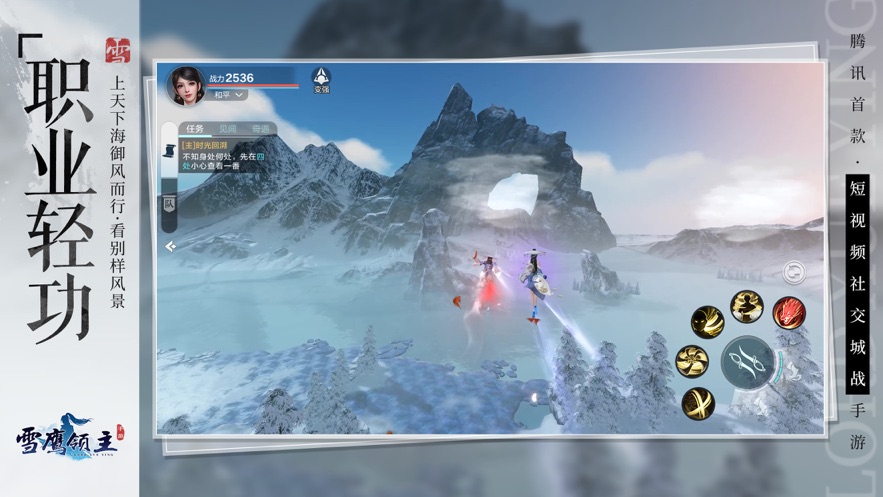The width and height of the screenshot is (883, 497).
Task: Tap the 变强 power-up icon
Action: click(321, 79)
